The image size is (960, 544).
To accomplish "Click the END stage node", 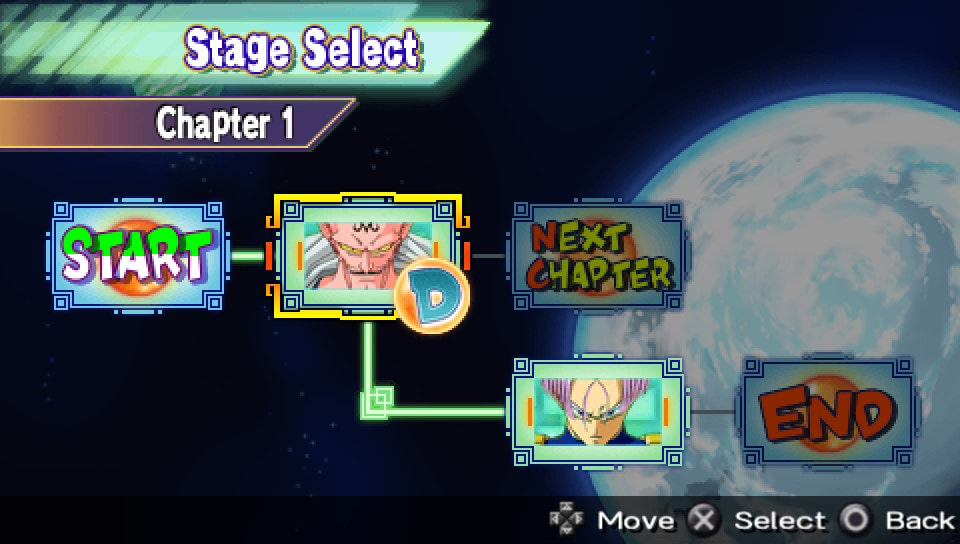I will point(826,410).
